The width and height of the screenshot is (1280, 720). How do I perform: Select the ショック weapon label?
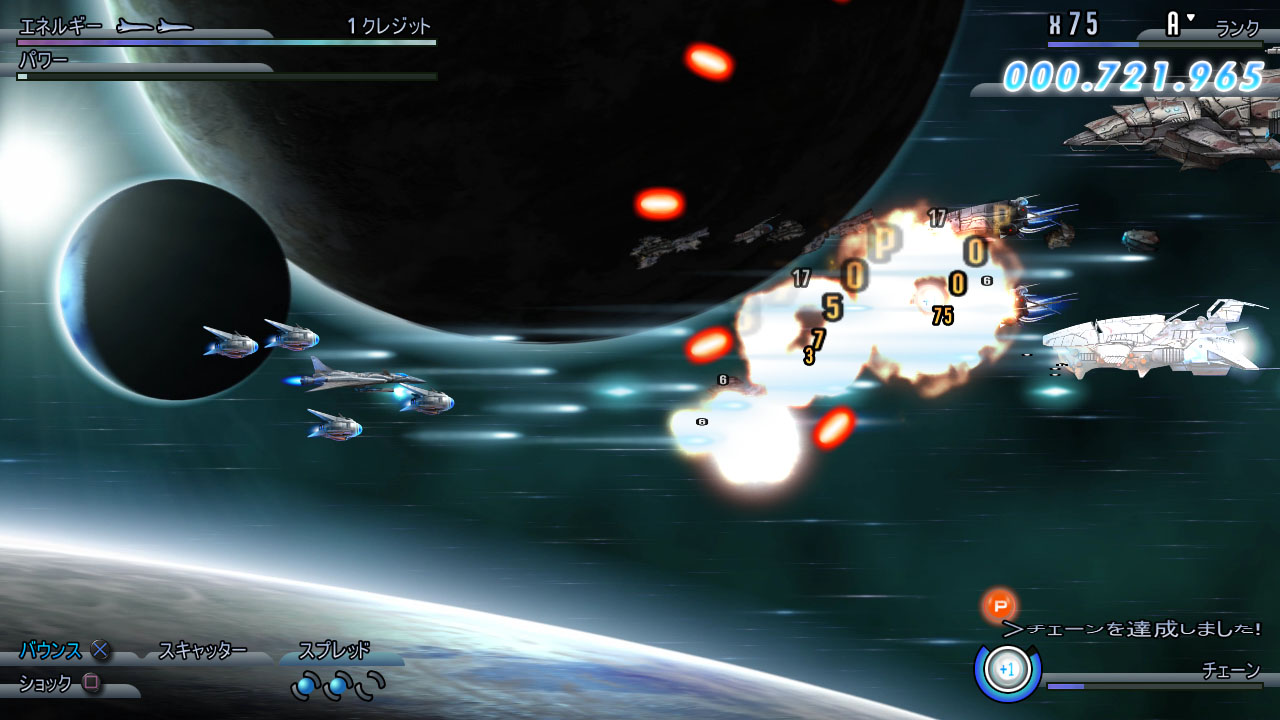click(46, 684)
